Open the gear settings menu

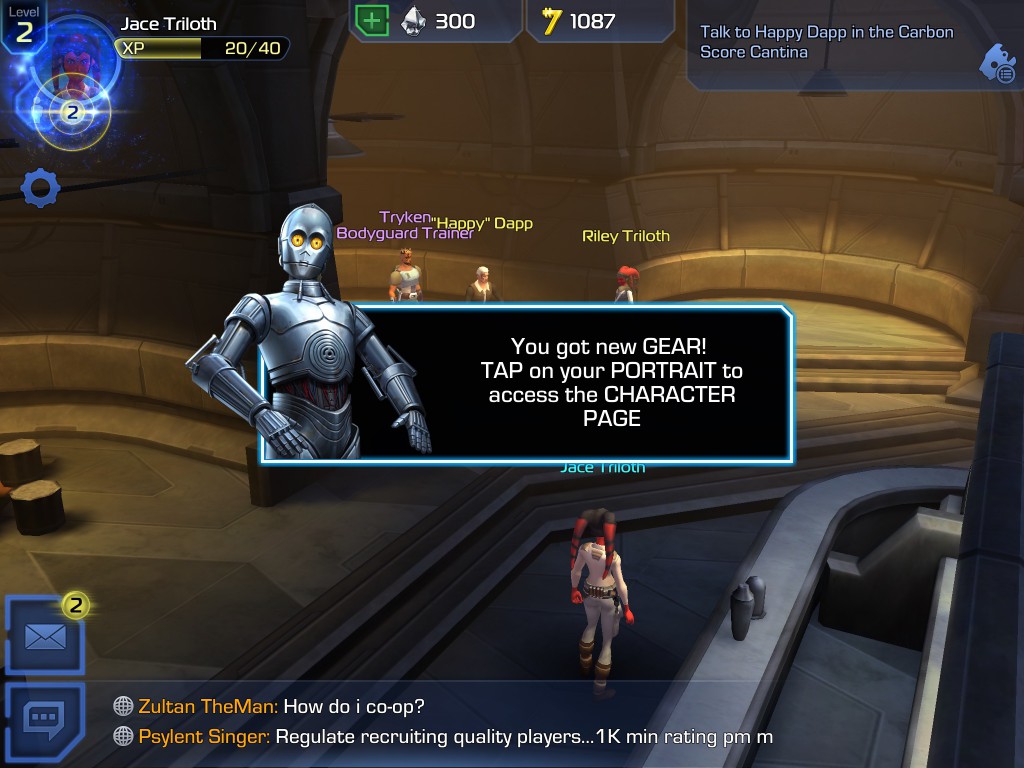tap(41, 188)
